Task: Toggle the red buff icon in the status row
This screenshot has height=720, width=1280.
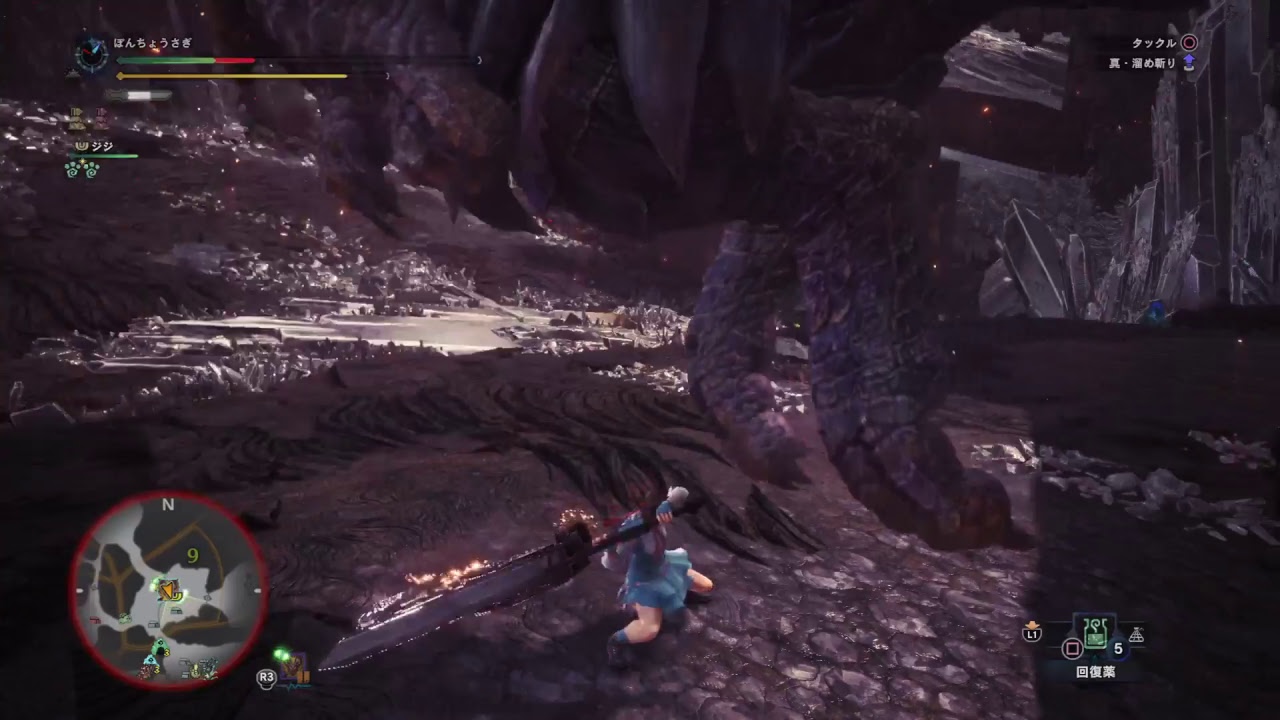Action: (102, 117)
